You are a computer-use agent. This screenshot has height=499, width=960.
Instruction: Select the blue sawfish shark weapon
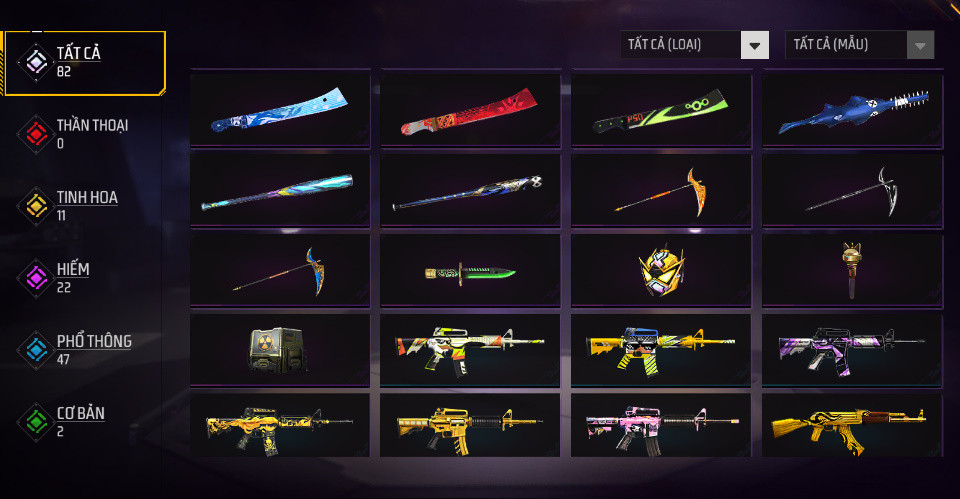852,110
